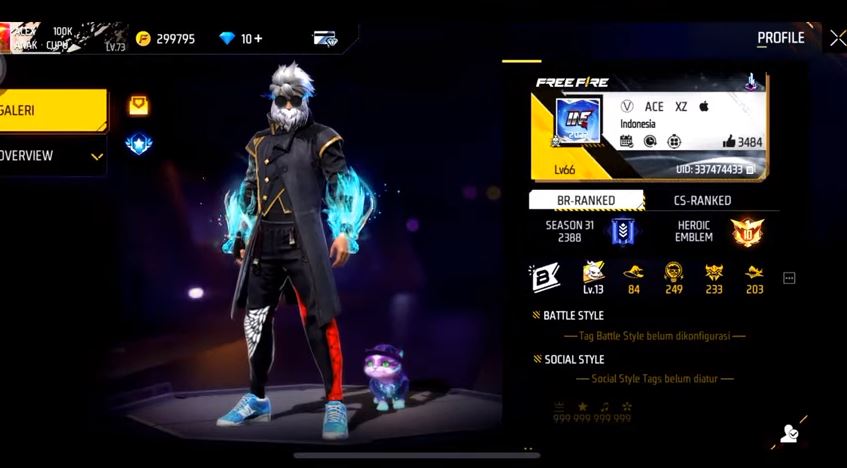This screenshot has width=847, height=468.
Task: Open the orange chest icon beside Galeri
Action: pyautogui.click(x=138, y=105)
